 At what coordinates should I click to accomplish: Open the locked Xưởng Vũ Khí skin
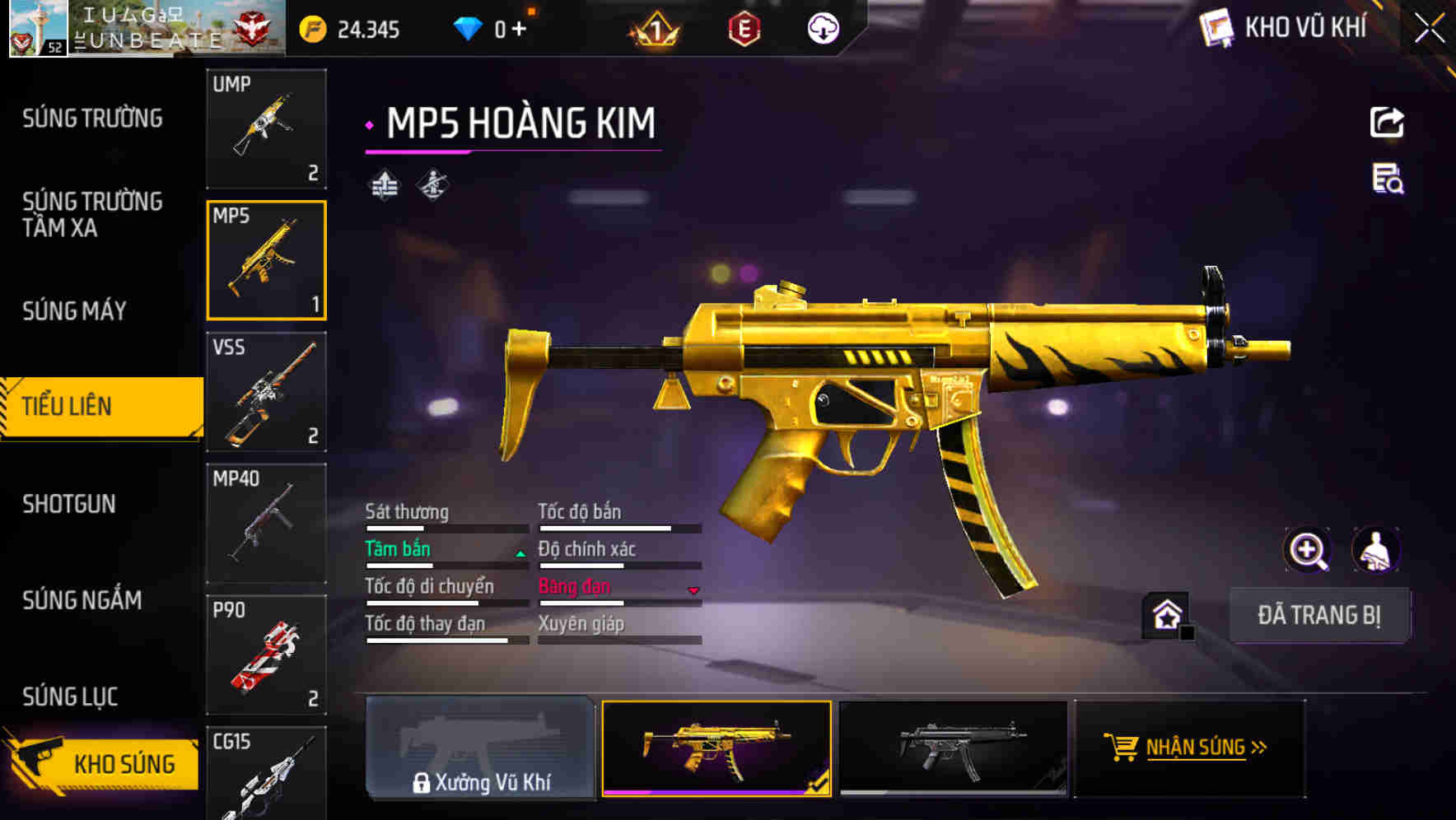coord(480,748)
